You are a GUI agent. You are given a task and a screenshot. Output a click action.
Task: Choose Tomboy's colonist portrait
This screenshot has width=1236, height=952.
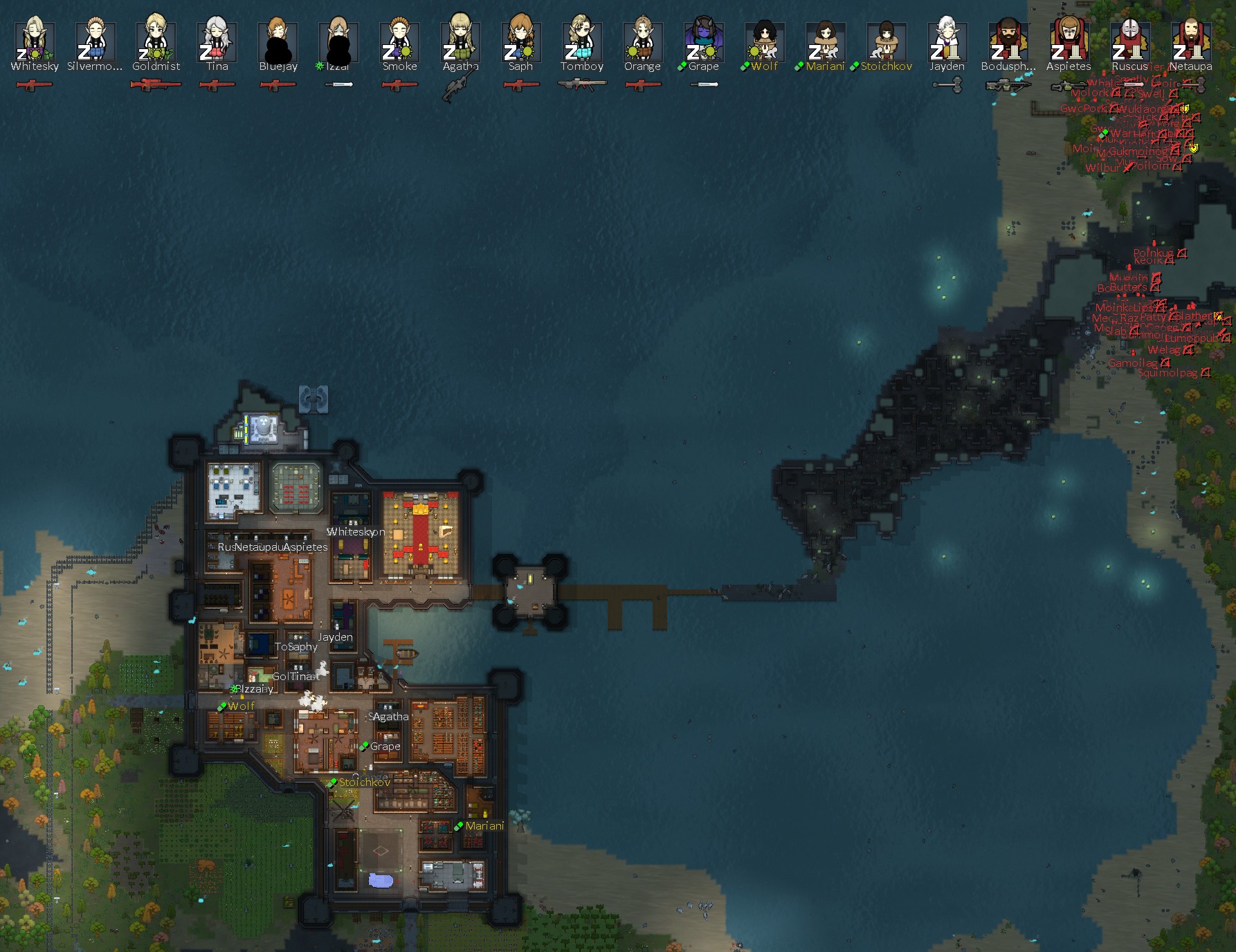[582, 42]
